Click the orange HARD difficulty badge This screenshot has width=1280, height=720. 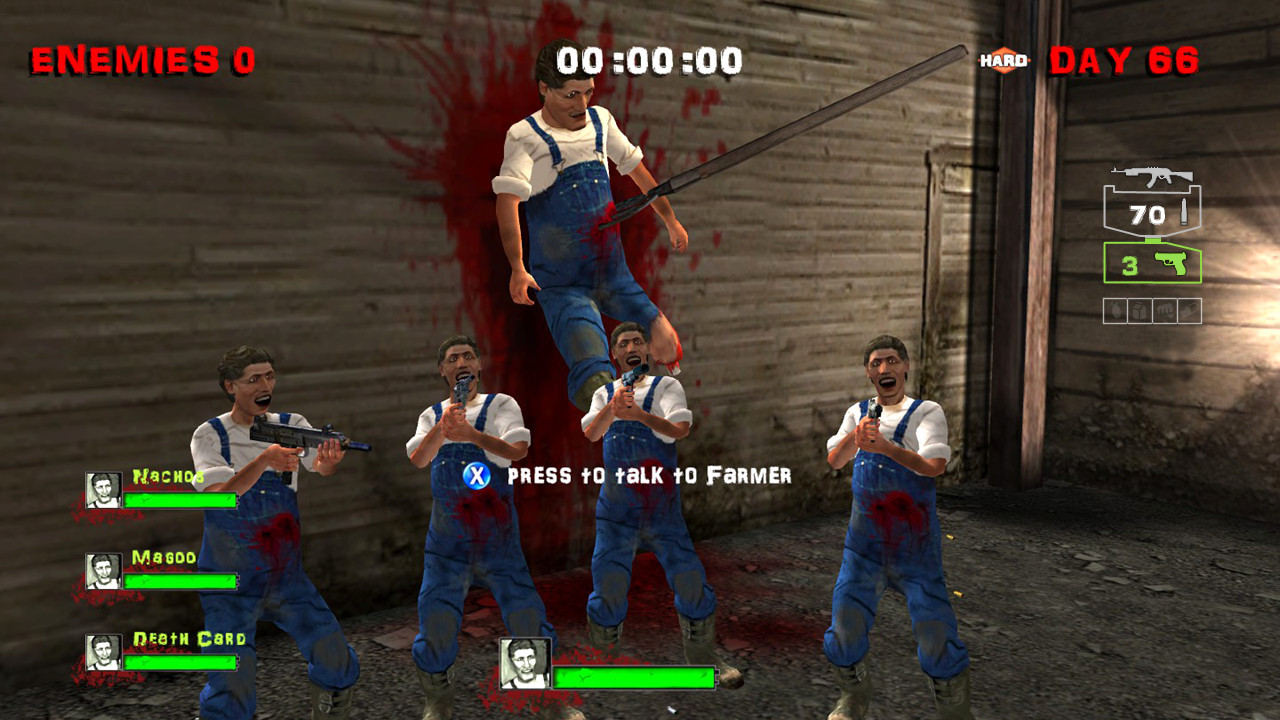coord(1001,60)
